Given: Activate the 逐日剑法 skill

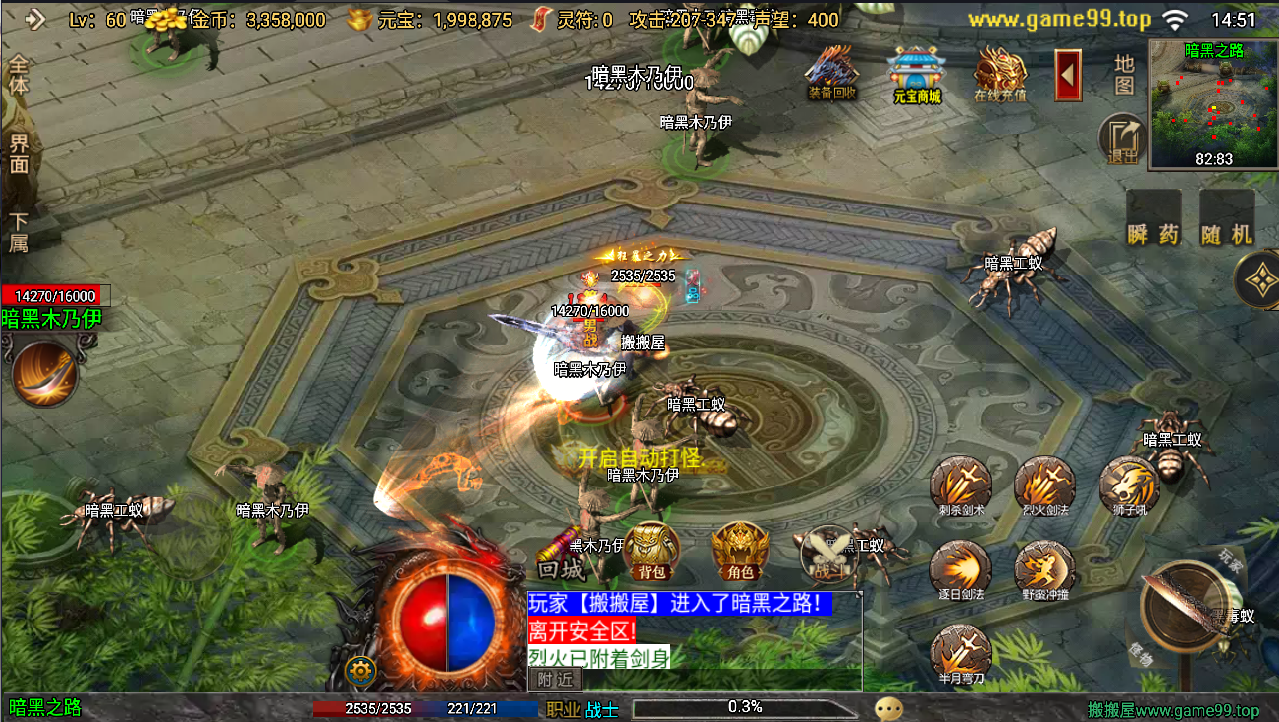Looking at the screenshot, I should (961, 571).
